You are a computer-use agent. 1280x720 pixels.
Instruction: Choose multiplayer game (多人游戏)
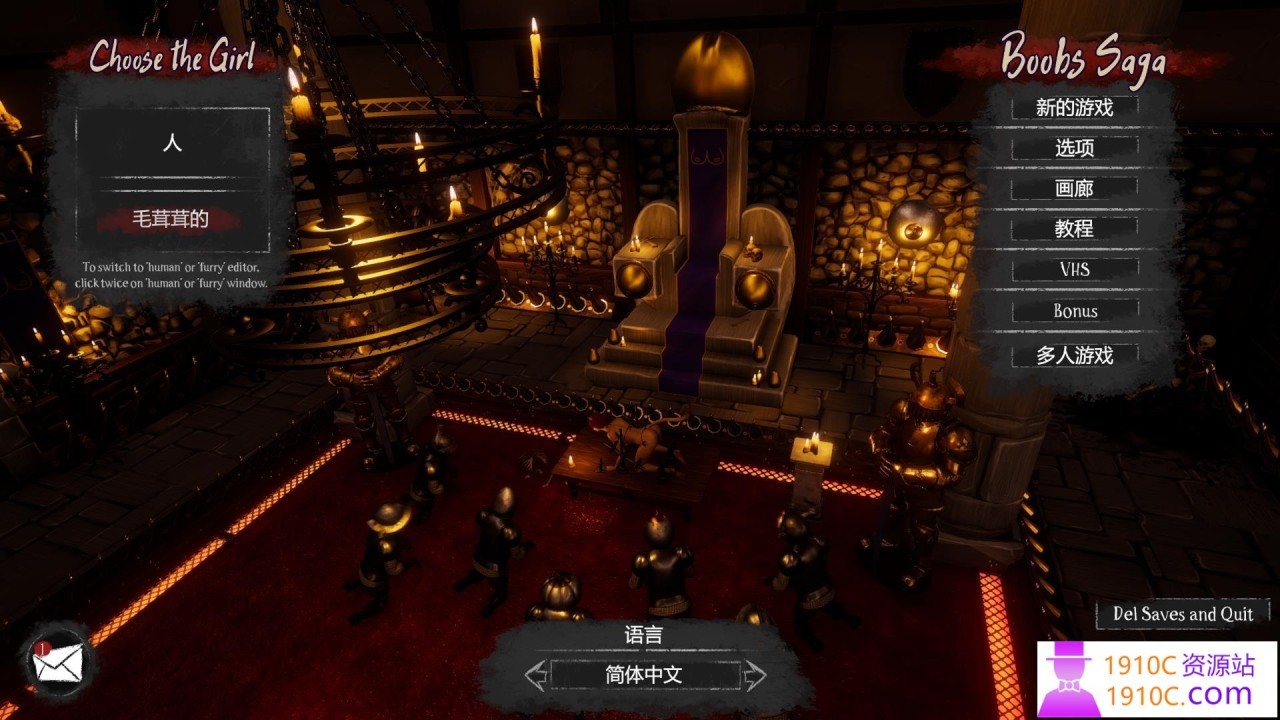click(x=1074, y=355)
